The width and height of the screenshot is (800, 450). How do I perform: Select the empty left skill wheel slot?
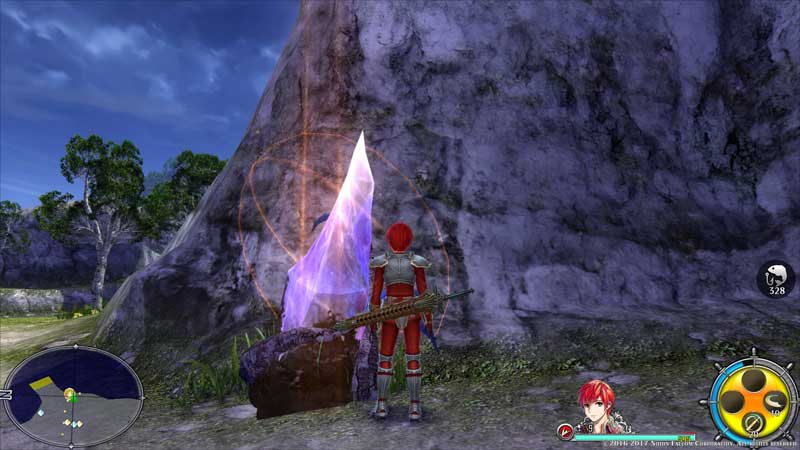click(733, 402)
